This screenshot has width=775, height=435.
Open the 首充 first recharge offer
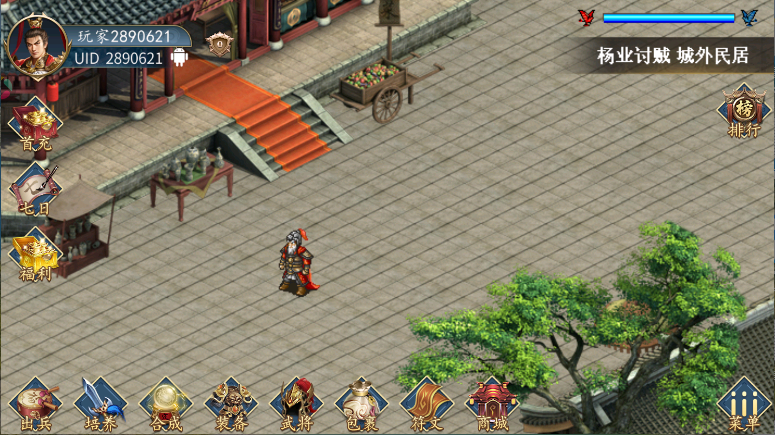point(35,127)
